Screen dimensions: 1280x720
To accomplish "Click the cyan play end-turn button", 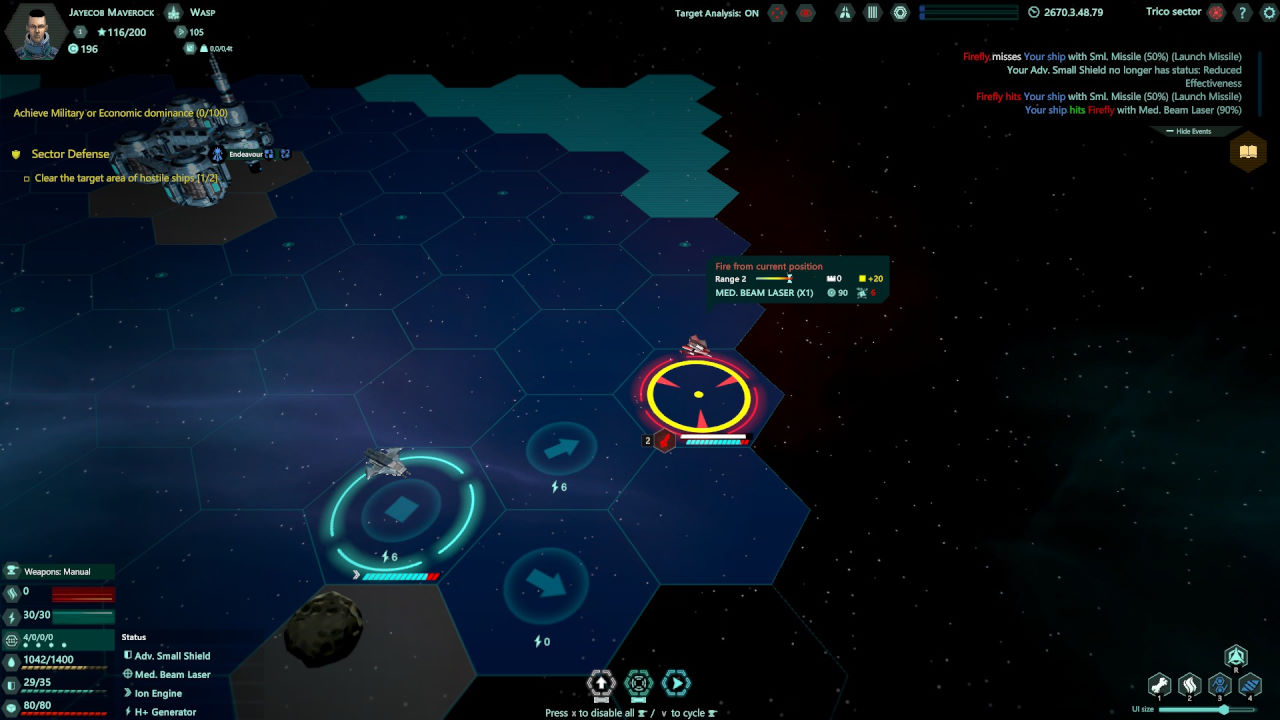I will (x=676, y=684).
